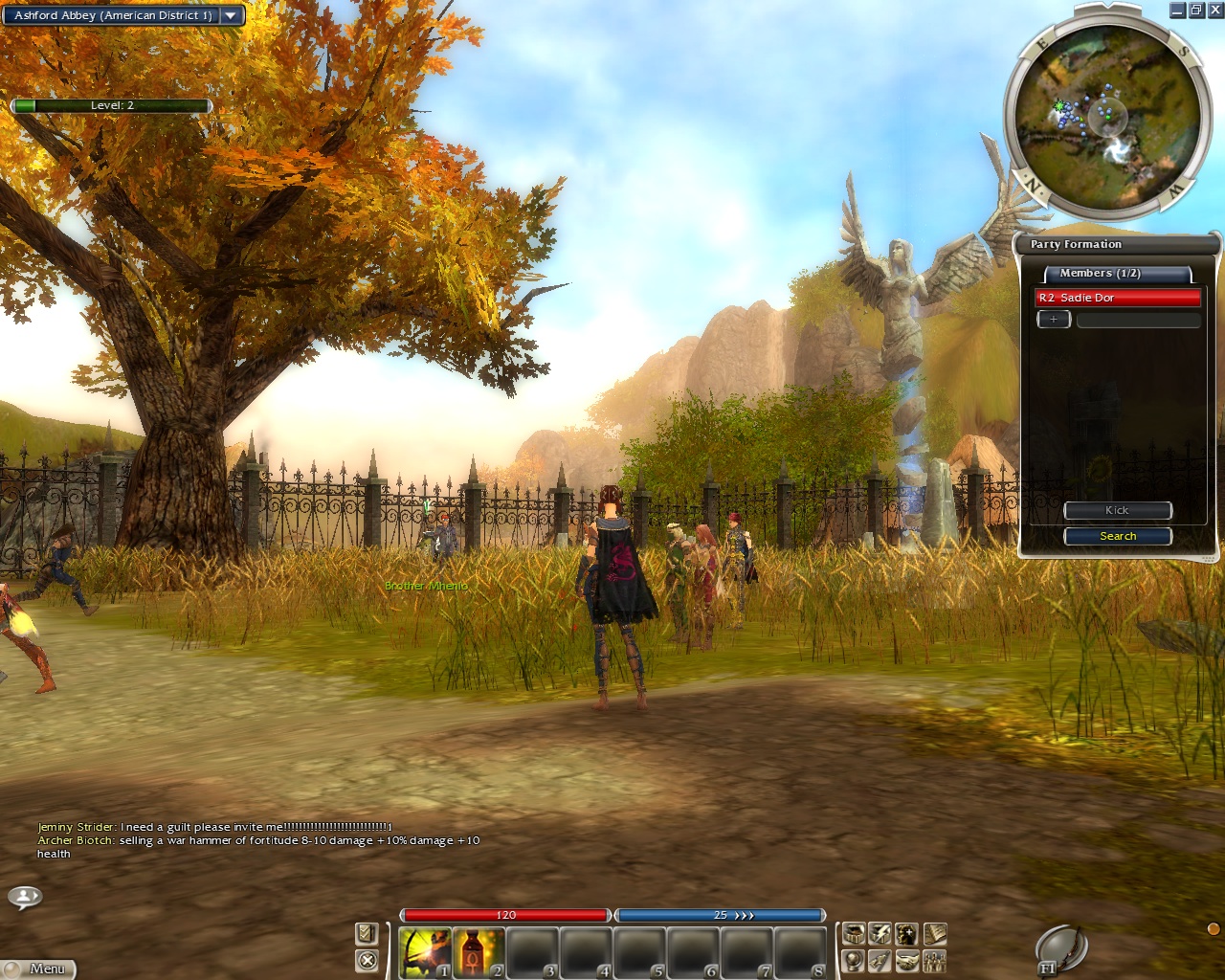Click the plus button to add a party member
This screenshot has height=980, width=1225.
click(x=1054, y=320)
